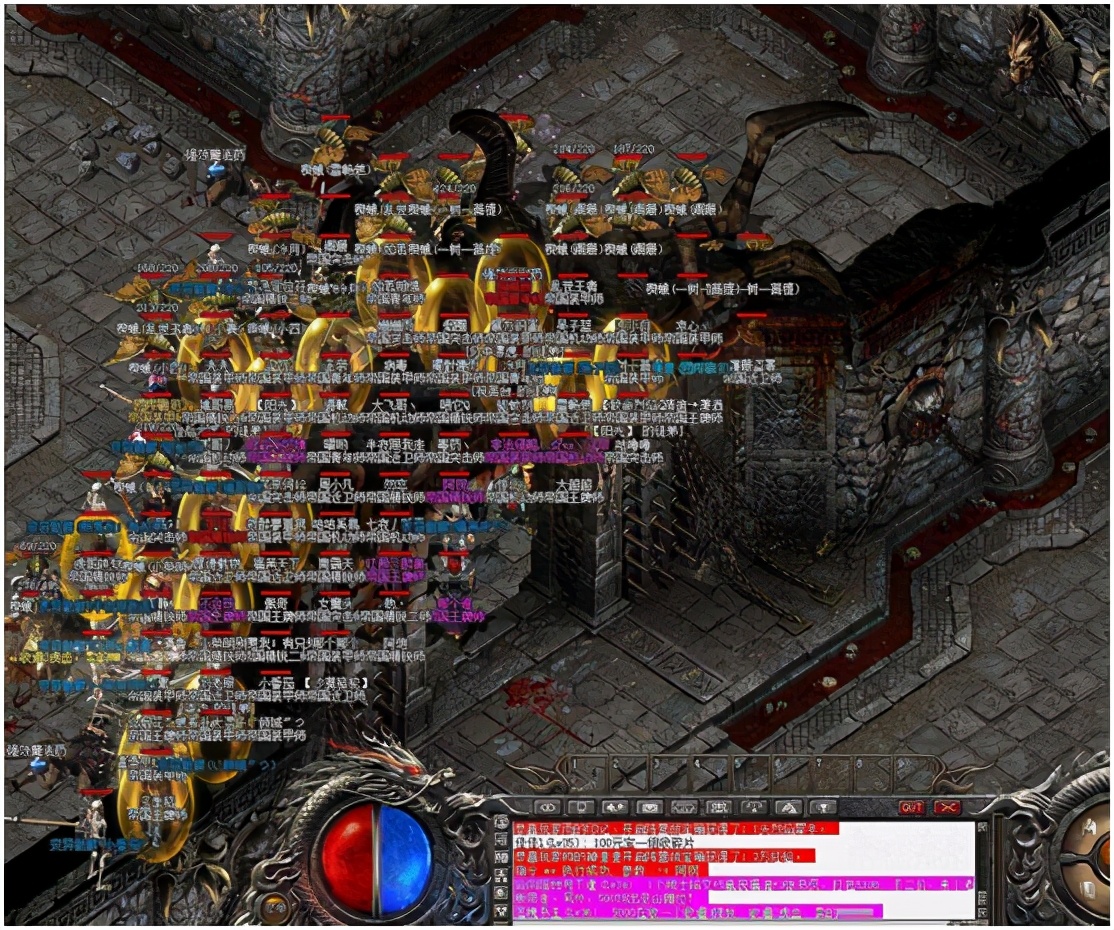Open the linked-rings icon in the toolbar

point(546,807)
